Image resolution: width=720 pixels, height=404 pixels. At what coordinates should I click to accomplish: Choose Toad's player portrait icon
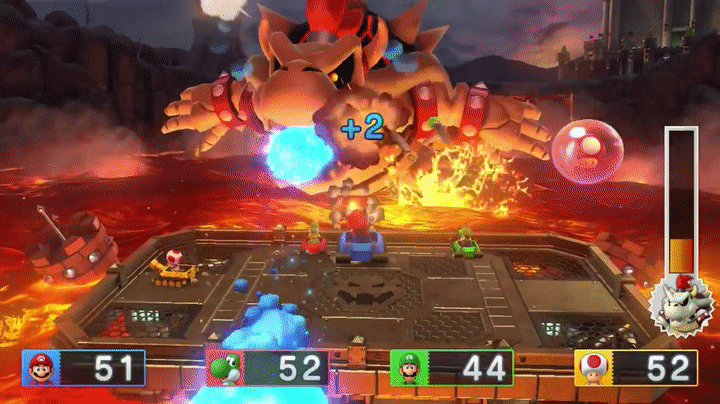(592, 369)
